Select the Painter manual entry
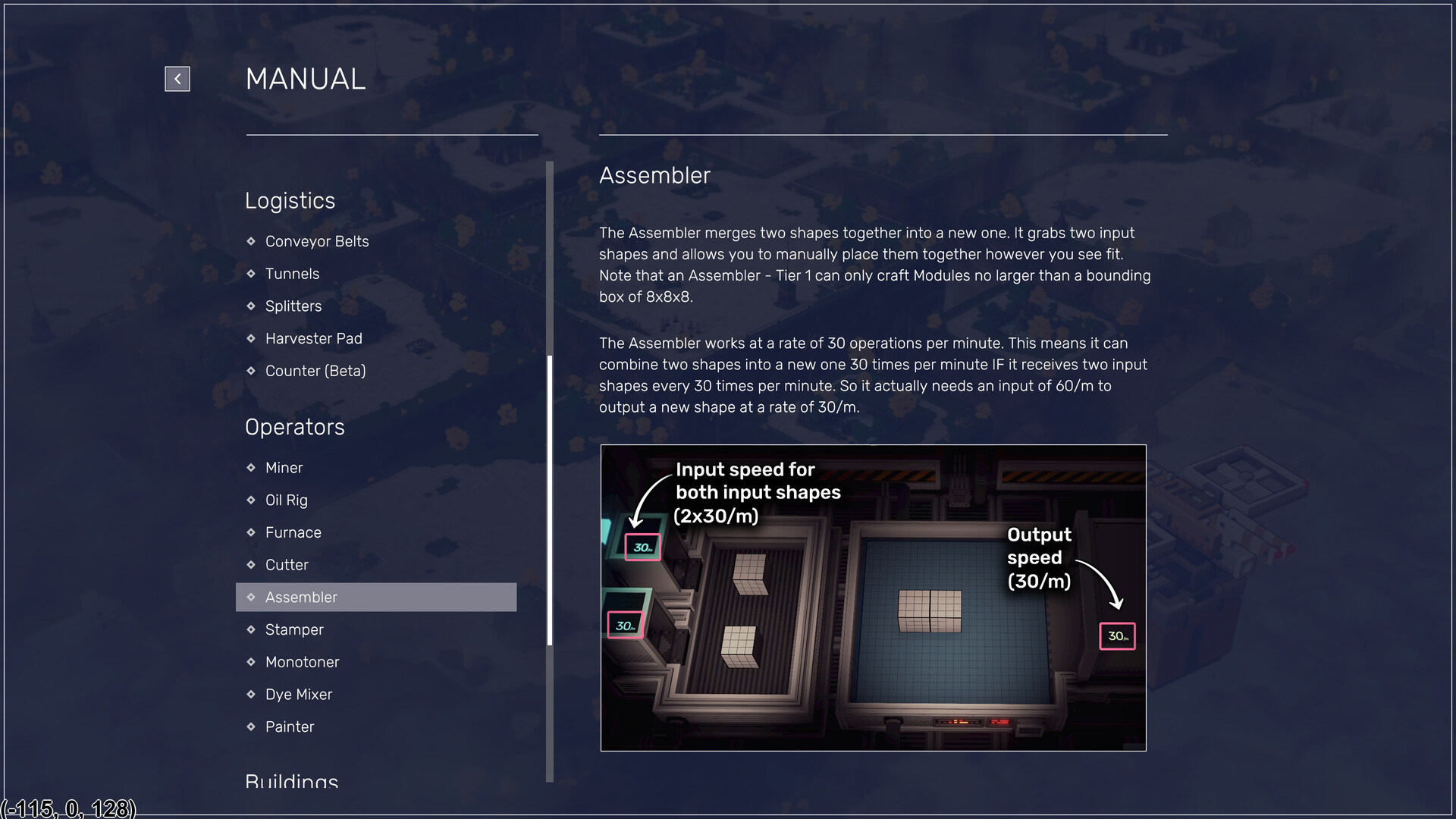 coord(290,726)
